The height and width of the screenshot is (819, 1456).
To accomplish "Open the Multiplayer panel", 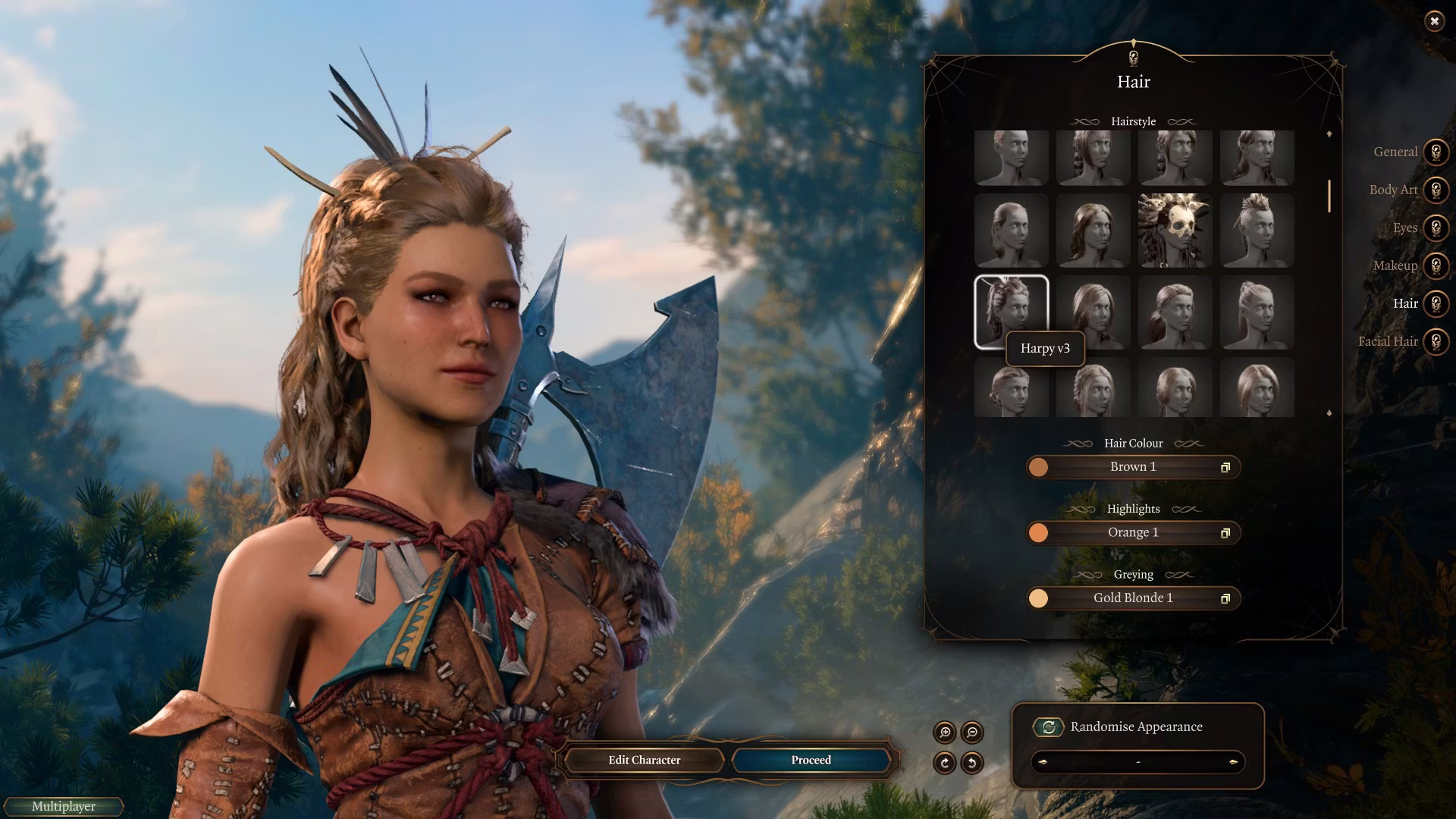I will pos(64,807).
